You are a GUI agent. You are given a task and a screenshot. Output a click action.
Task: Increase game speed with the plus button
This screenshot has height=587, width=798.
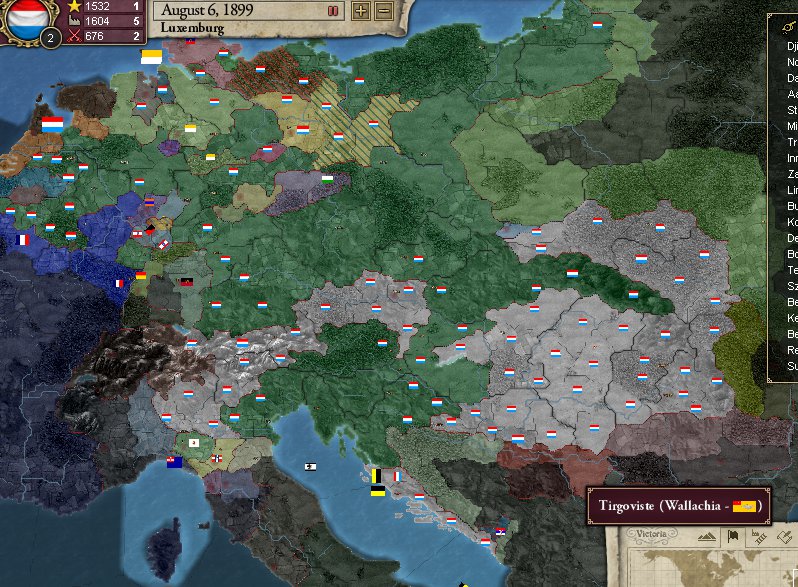(360, 11)
